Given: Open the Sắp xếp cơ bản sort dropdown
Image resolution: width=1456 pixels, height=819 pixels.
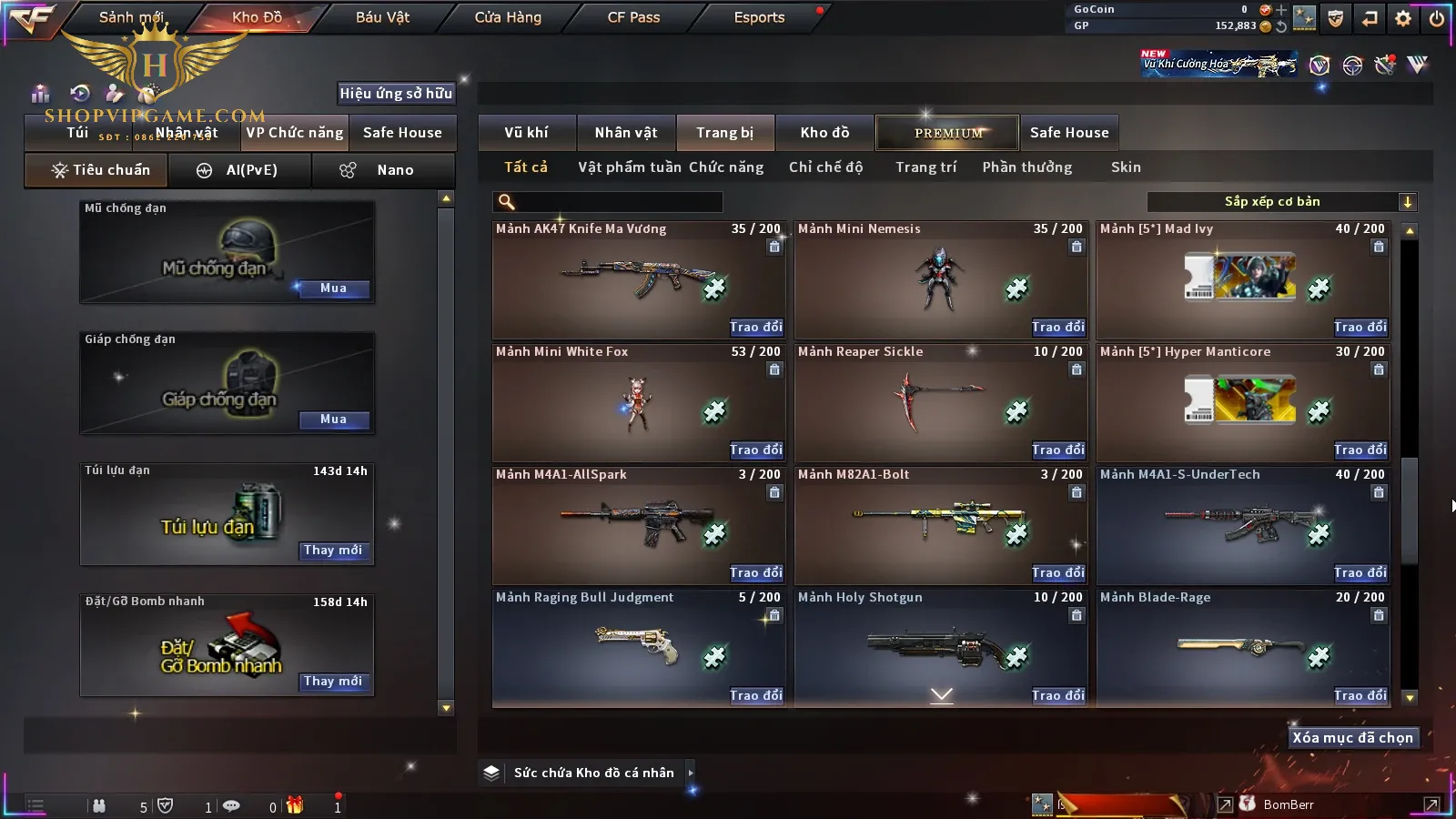Looking at the screenshot, I should point(1281,202).
